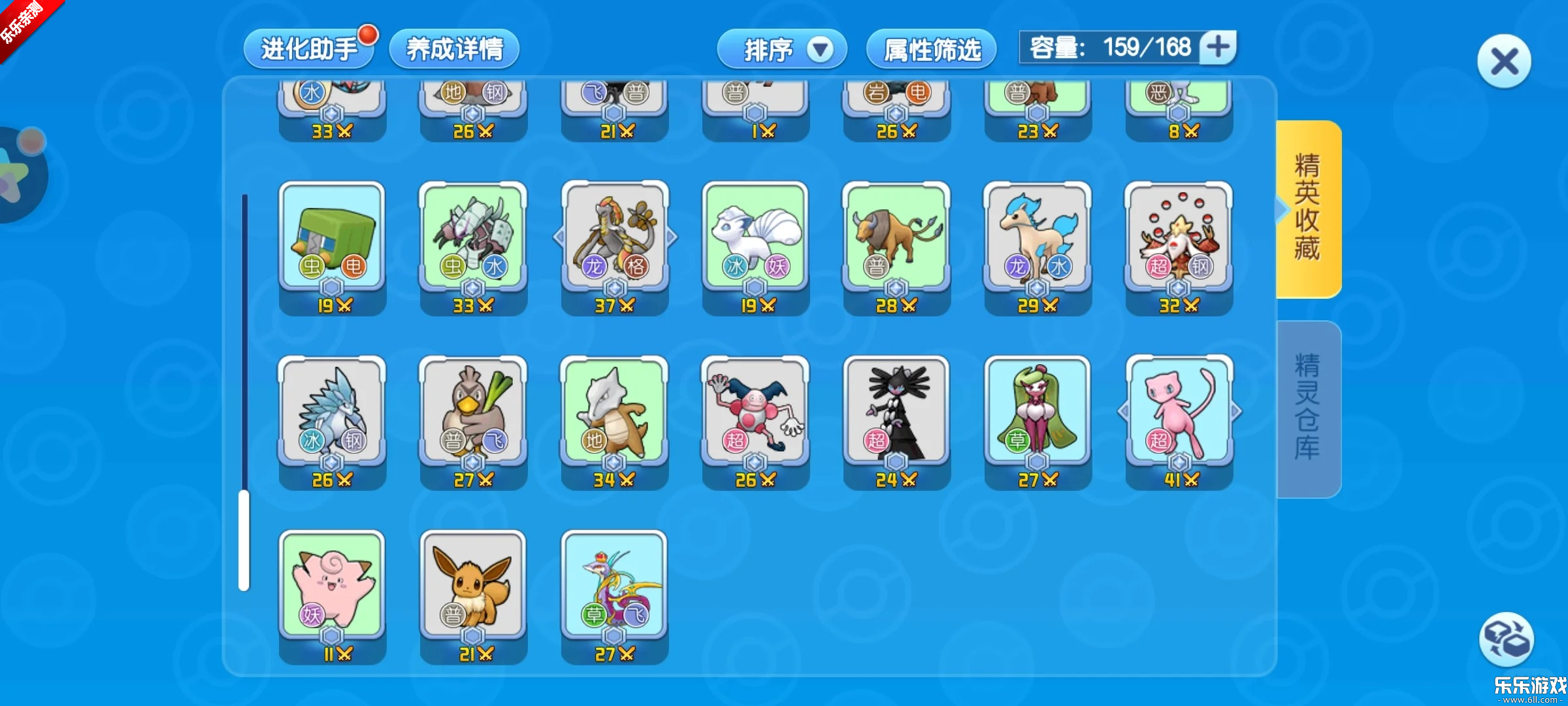Screen dimensions: 1568x706
Task: Open 养成详情 training details
Action: pyautogui.click(x=454, y=49)
